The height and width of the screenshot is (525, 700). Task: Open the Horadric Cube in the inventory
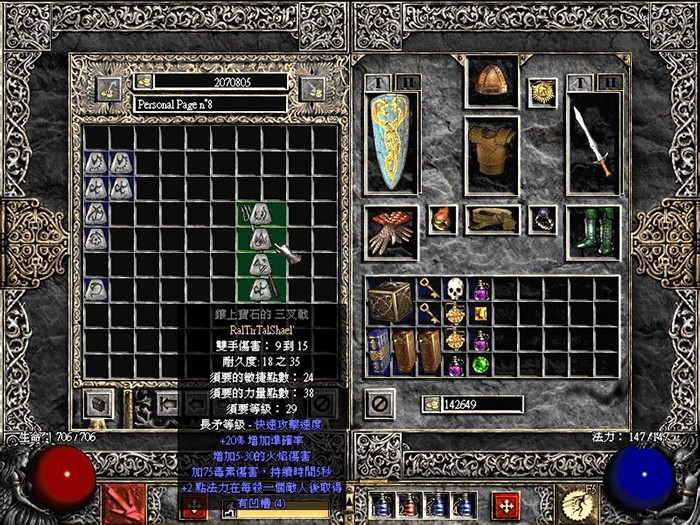coord(391,301)
